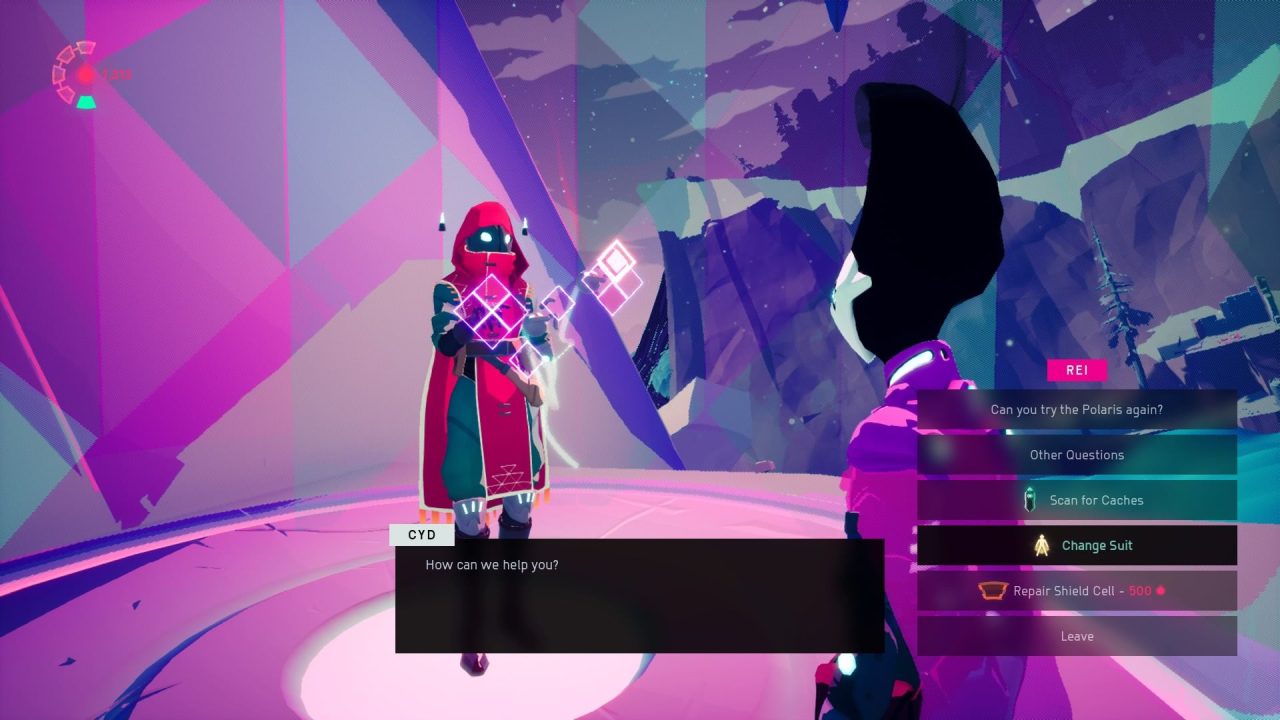Image resolution: width=1280 pixels, height=720 pixels.
Task: Click the red health orb in the HUD
Action: (85, 75)
